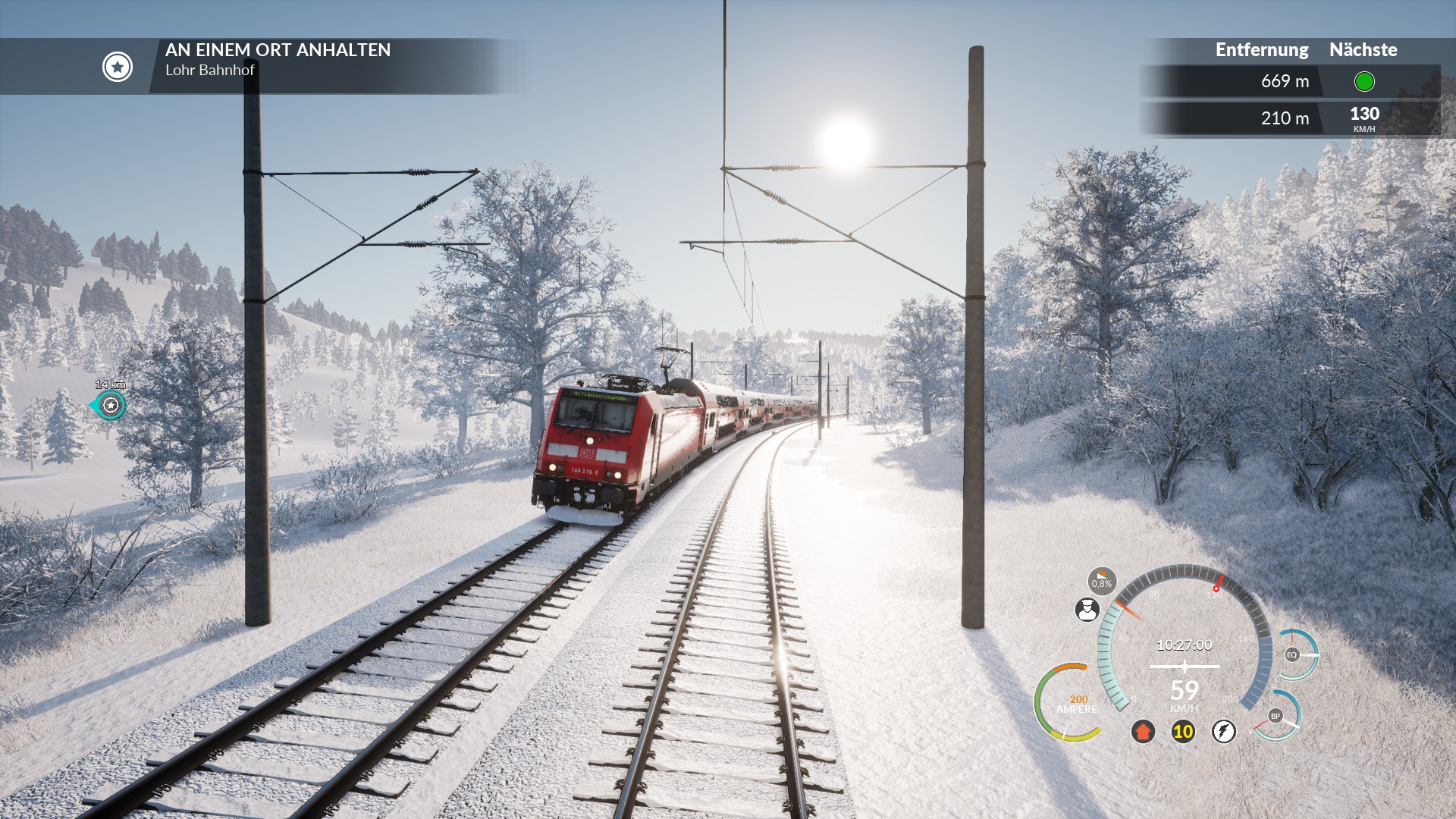The height and width of the screenshot is (819, 1456).
Task: Select the orange up-arrow indicator icon
Action: pyautogui.click(x=1143, y=731)
